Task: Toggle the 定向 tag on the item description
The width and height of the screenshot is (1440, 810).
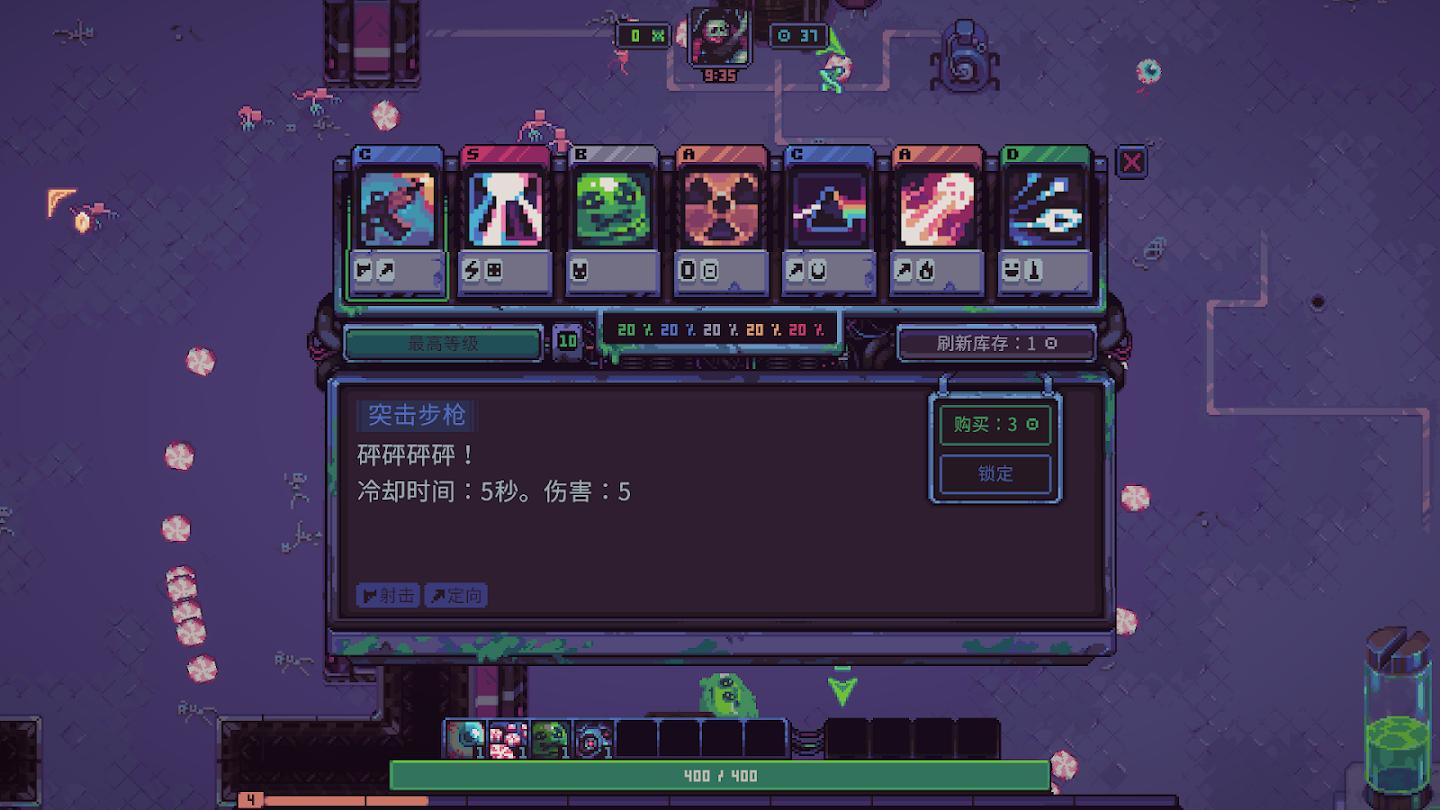Action: pyautogui.click(x=455, y=595)
